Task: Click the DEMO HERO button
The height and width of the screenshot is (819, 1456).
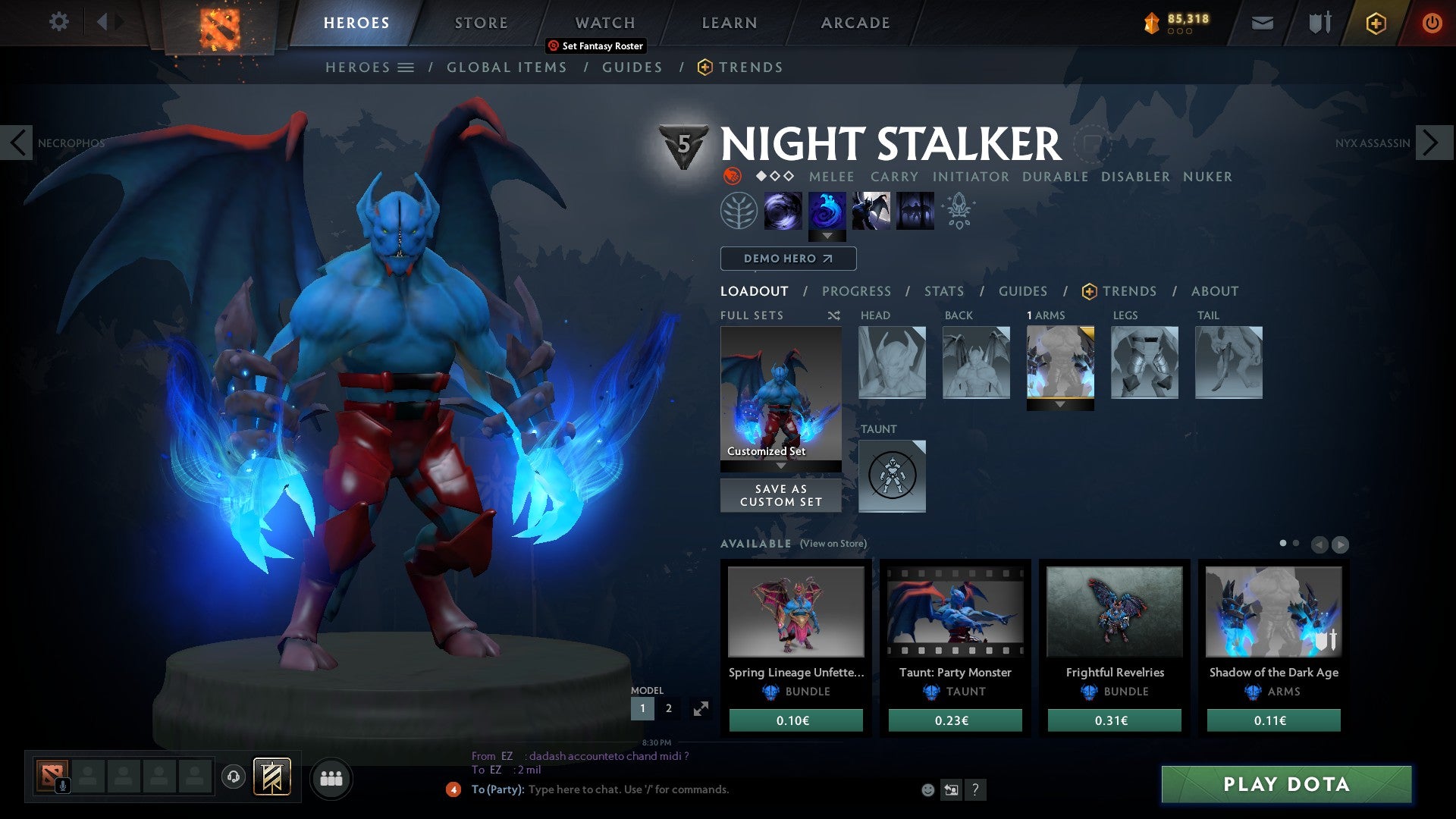Action: click(787, 259)
